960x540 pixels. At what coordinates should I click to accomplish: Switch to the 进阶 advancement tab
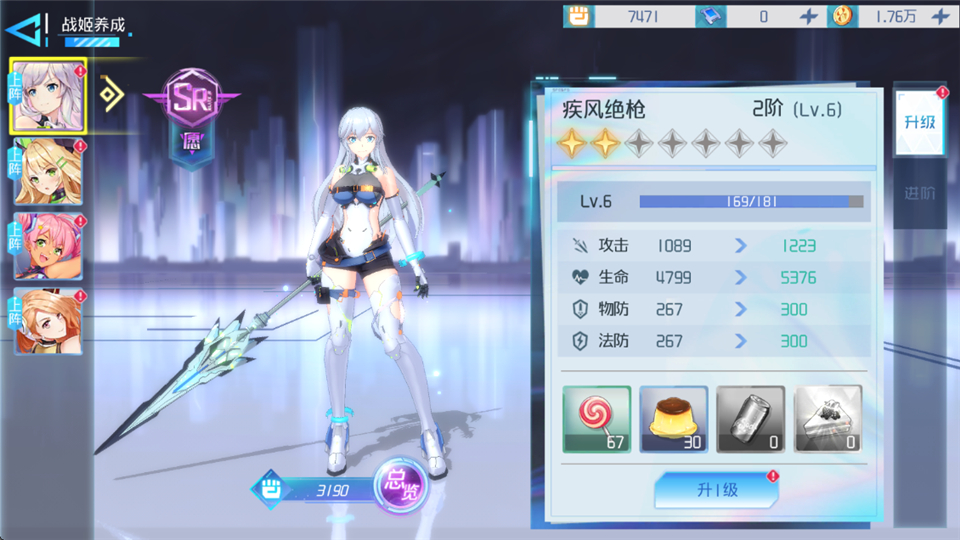click(918, 193)
